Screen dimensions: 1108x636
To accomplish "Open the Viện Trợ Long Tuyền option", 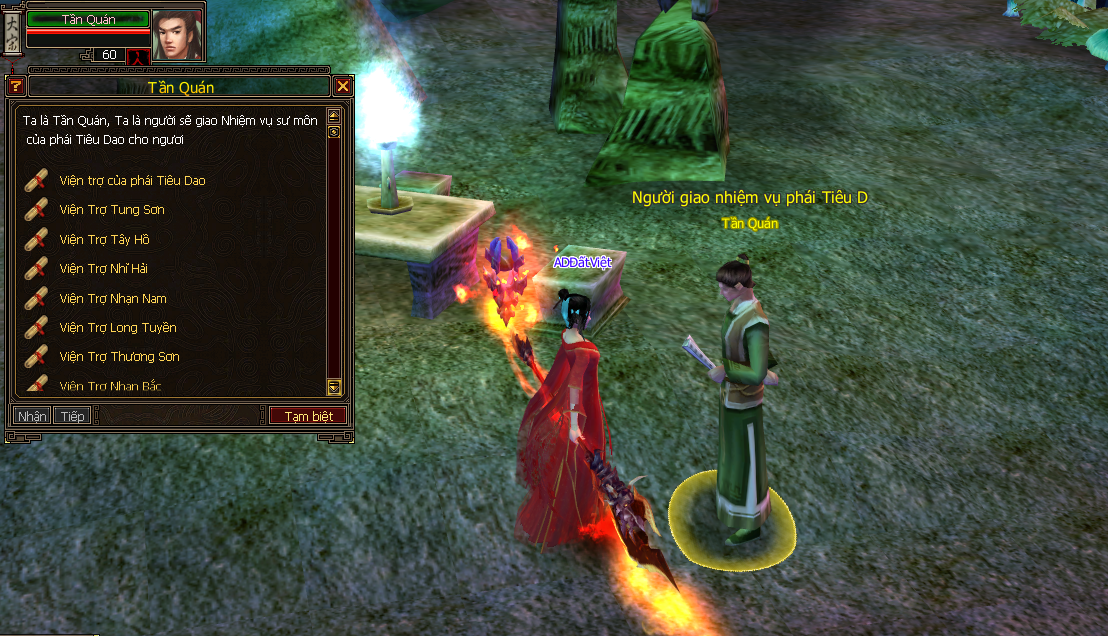I will pyautogui.click(x=117, y=328).
